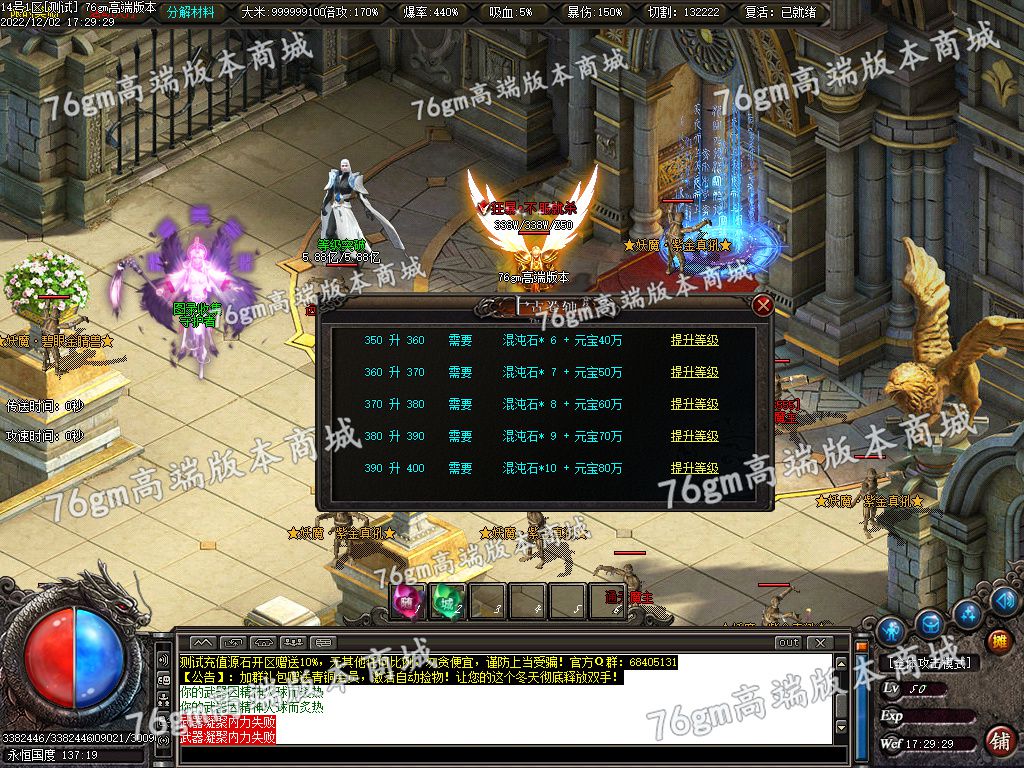Viewport: 1024px width, 768px height.
Task: Open the 摊 stall button
Action: pyautogui.click(x=998, y=641)
